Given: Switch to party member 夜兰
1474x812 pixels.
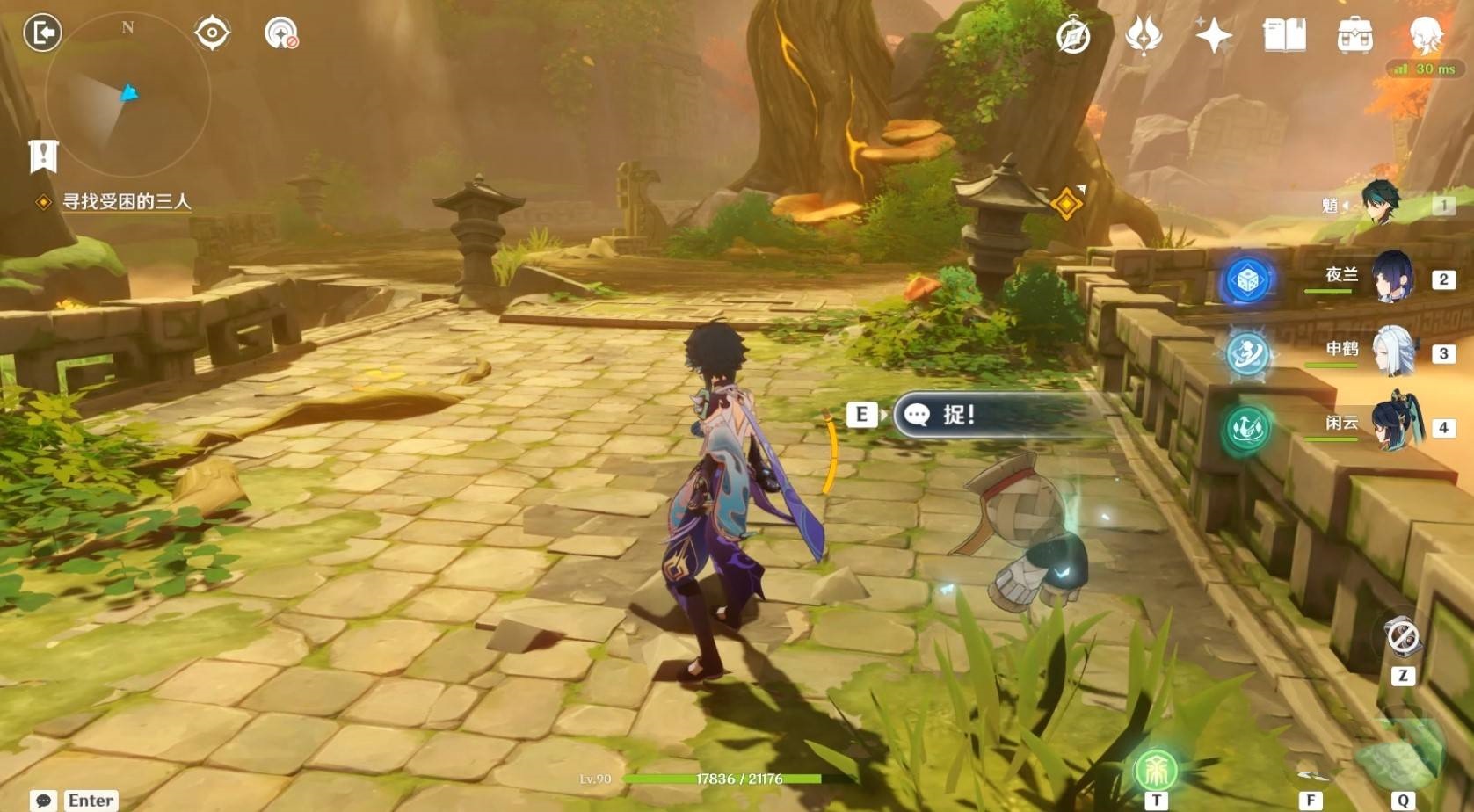Looking at the screenshot, I should pos(1391,278).
